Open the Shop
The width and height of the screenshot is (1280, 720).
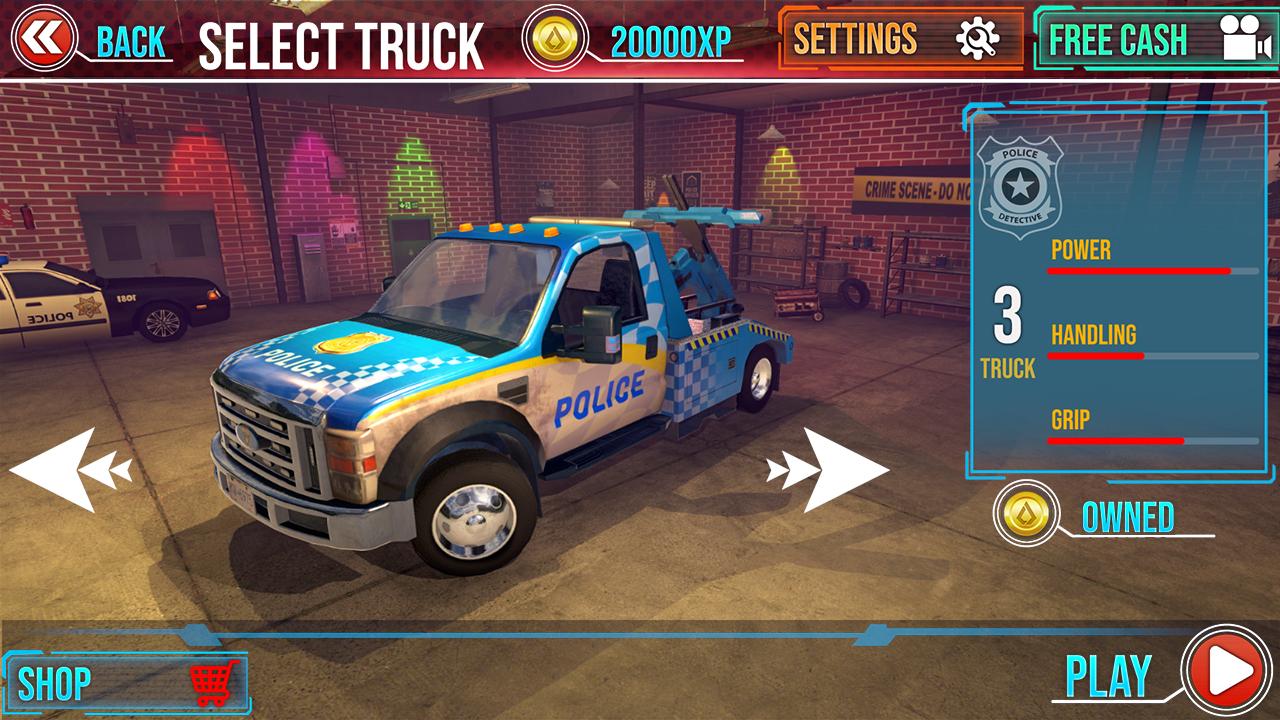(x=127, y=684)
